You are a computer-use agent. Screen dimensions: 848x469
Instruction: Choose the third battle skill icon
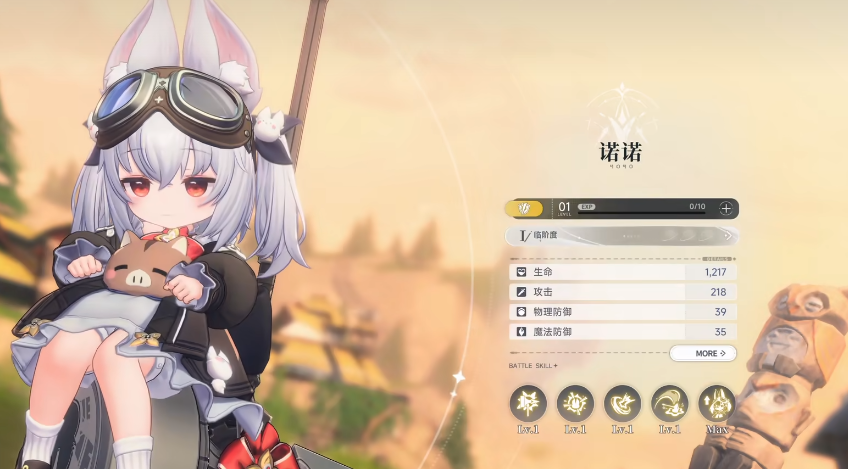point(622,403)
